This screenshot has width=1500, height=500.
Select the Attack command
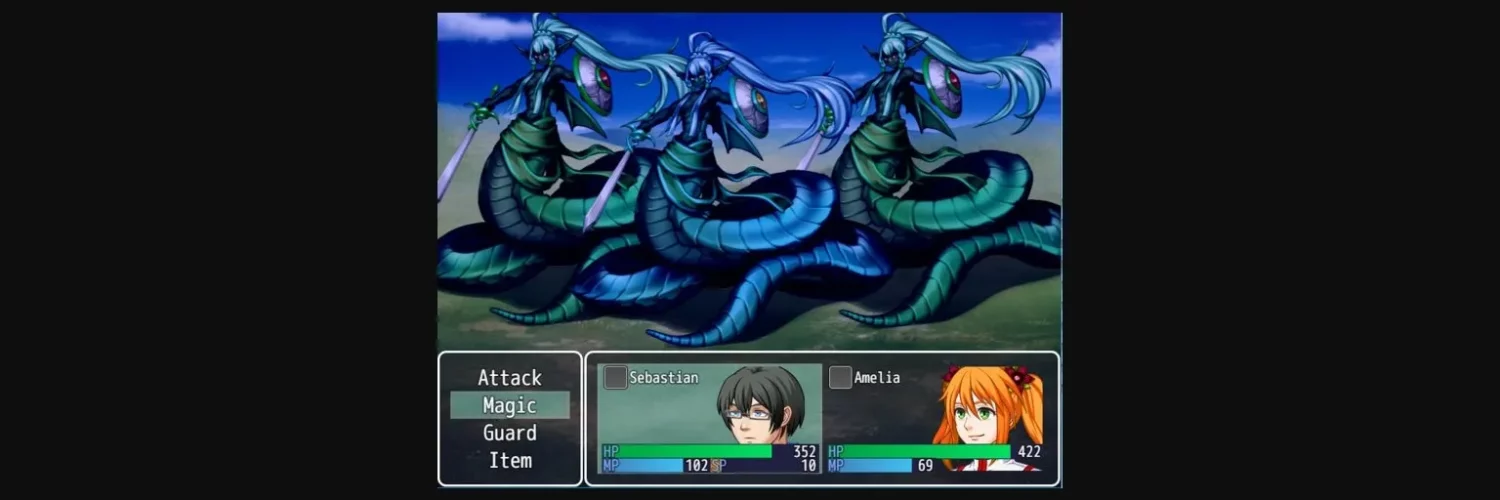pyautogui.click(x=510, y=378)
